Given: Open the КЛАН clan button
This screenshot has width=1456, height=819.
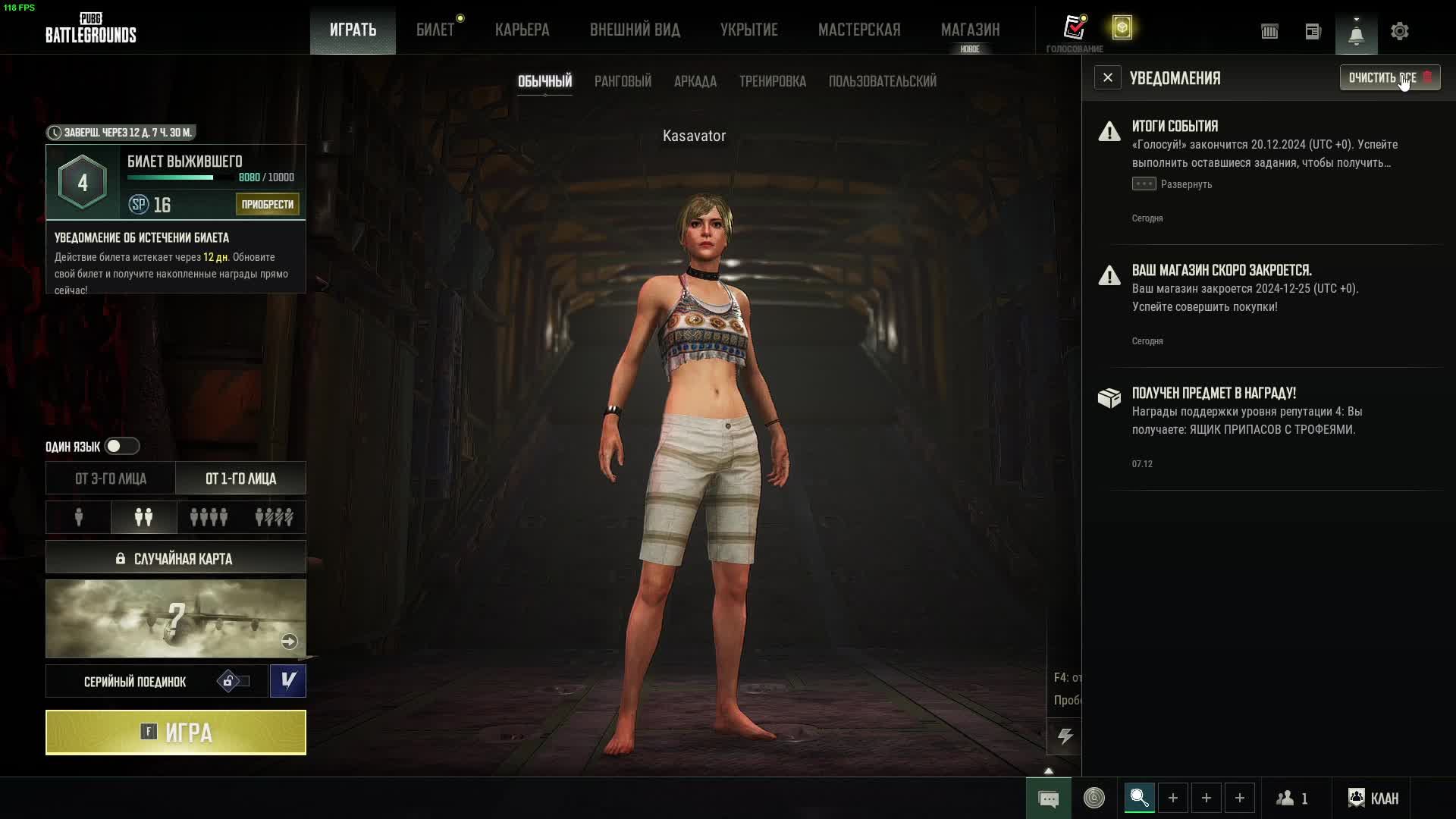Looking at the screenshot, I should (x=1373, y=799).
